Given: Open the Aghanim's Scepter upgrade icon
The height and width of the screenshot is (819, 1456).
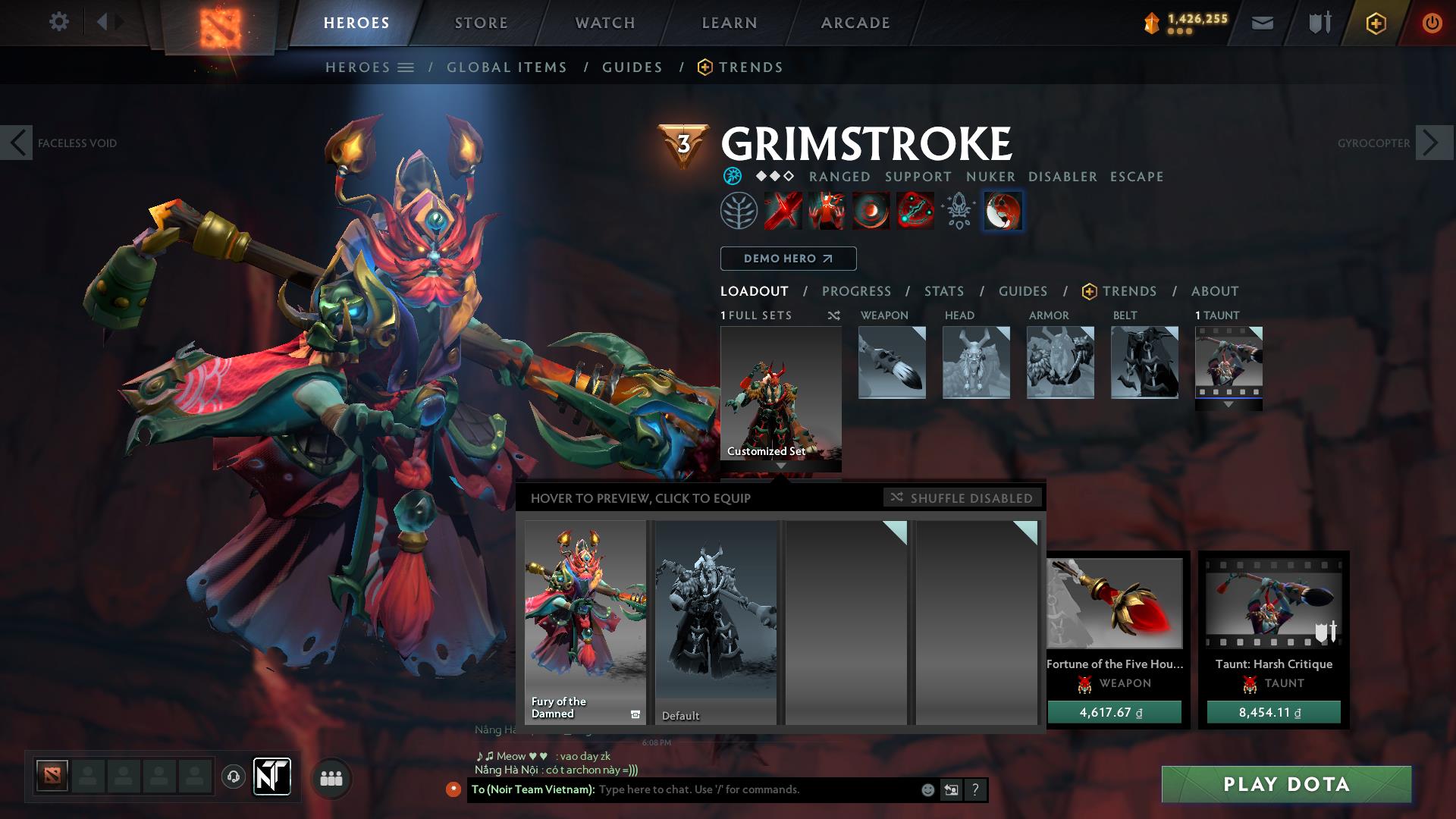Looking at the screenshot, I should coord(960,212).
